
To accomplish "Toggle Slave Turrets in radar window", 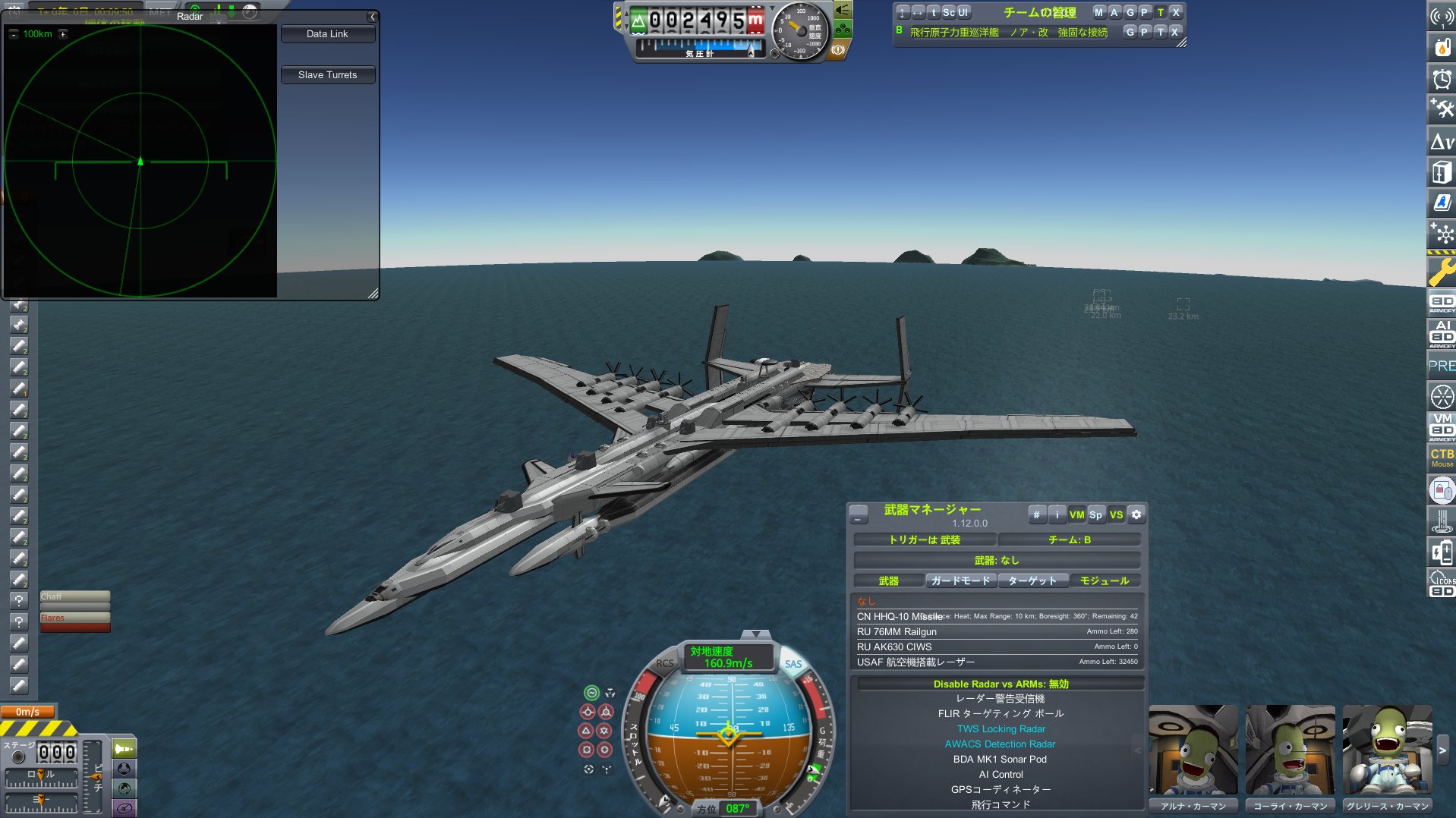I will coord(327,75).
